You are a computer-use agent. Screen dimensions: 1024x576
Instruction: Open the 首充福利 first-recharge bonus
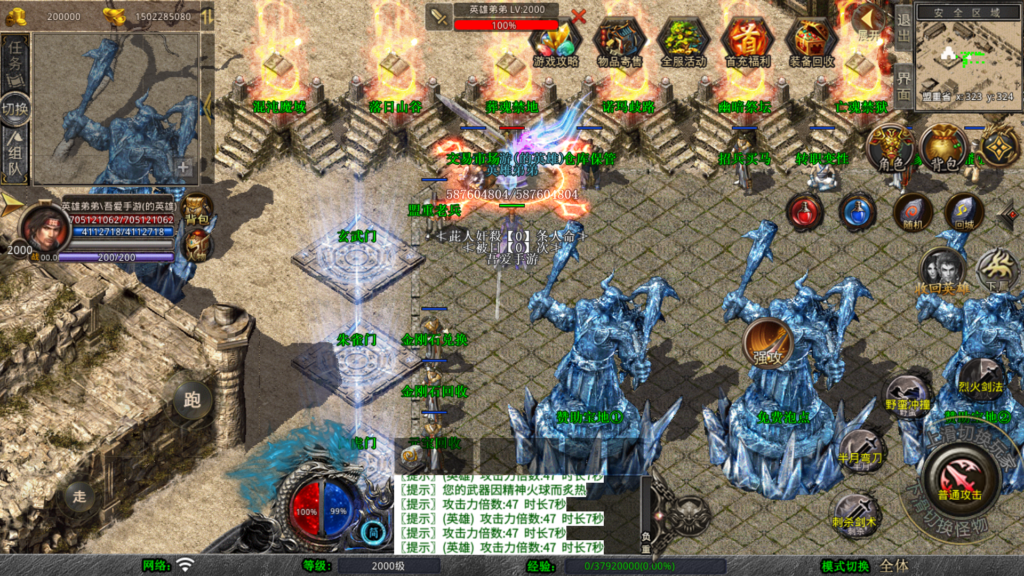(748, 41)
